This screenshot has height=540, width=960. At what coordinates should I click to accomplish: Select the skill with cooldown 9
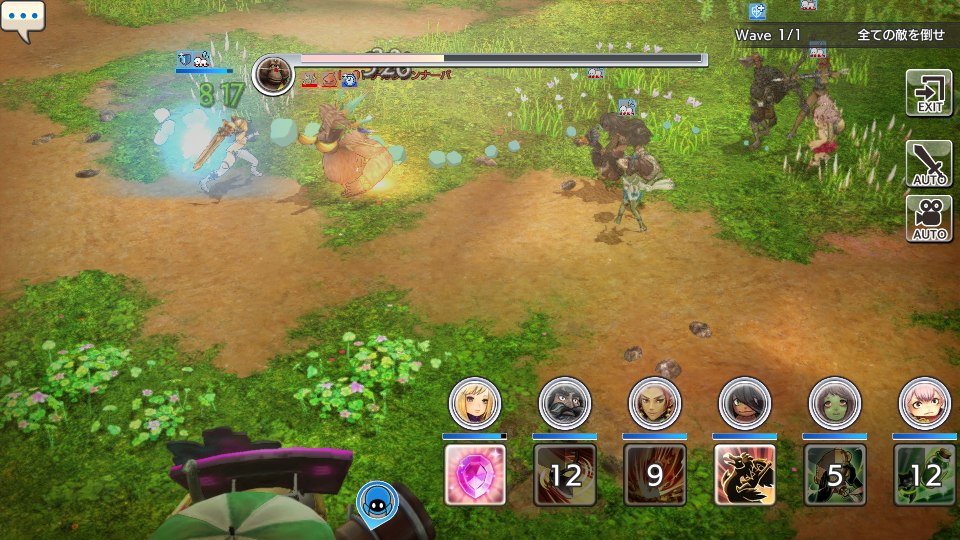[655, 474]
